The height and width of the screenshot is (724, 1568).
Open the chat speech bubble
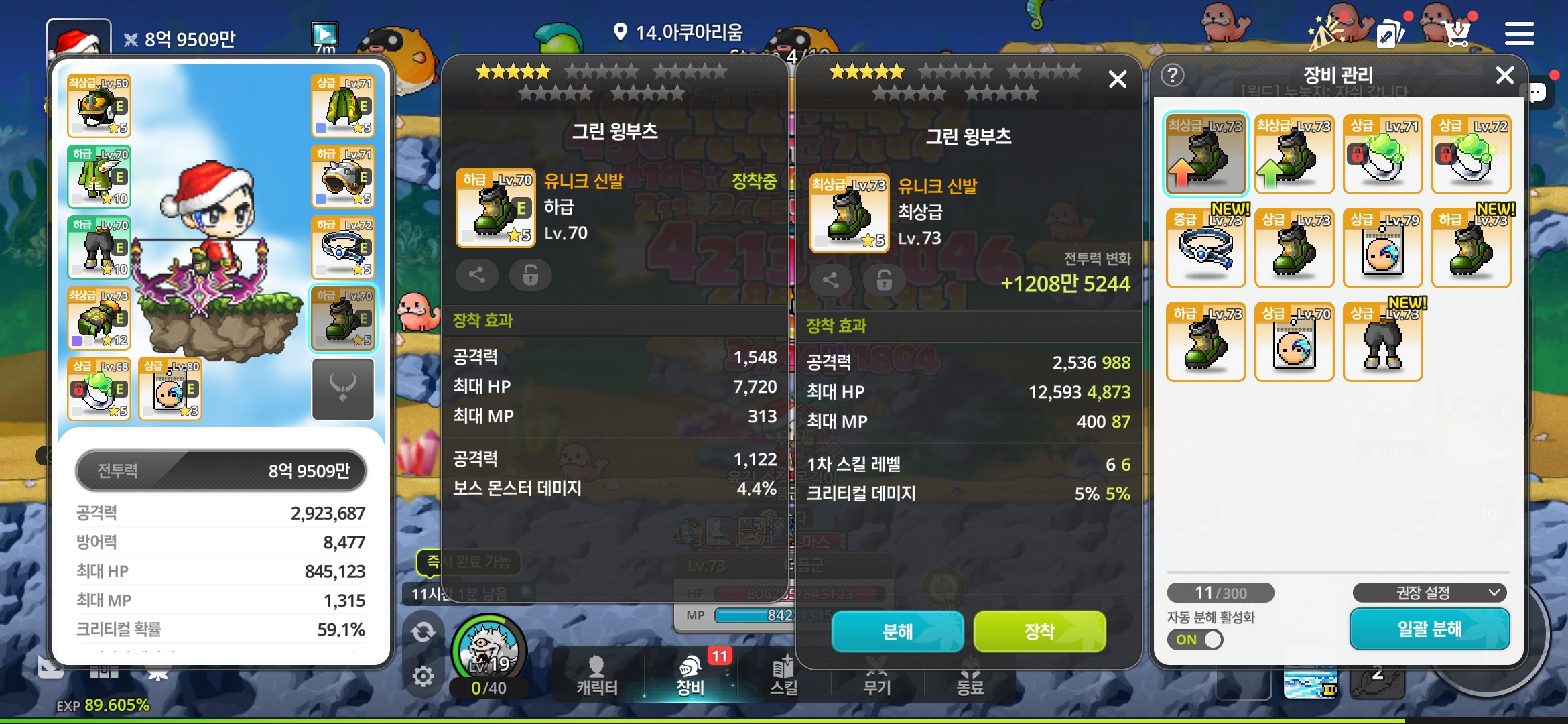pos(1537,93)
